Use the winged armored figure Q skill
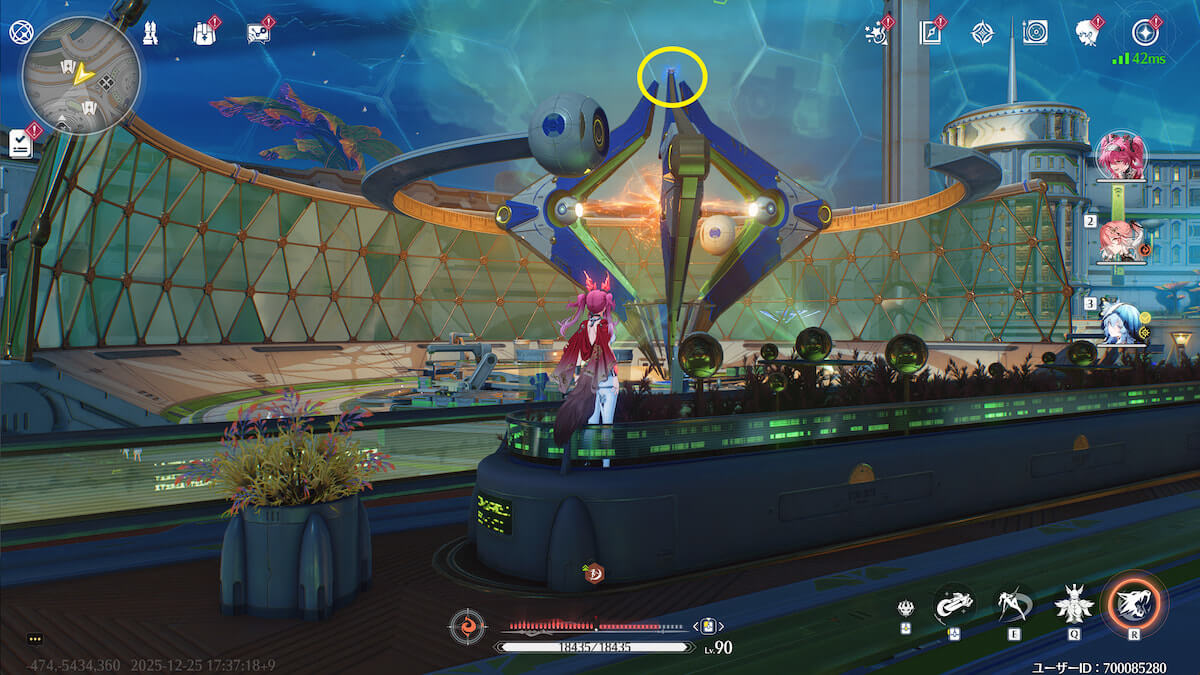 coord(1074,603)
